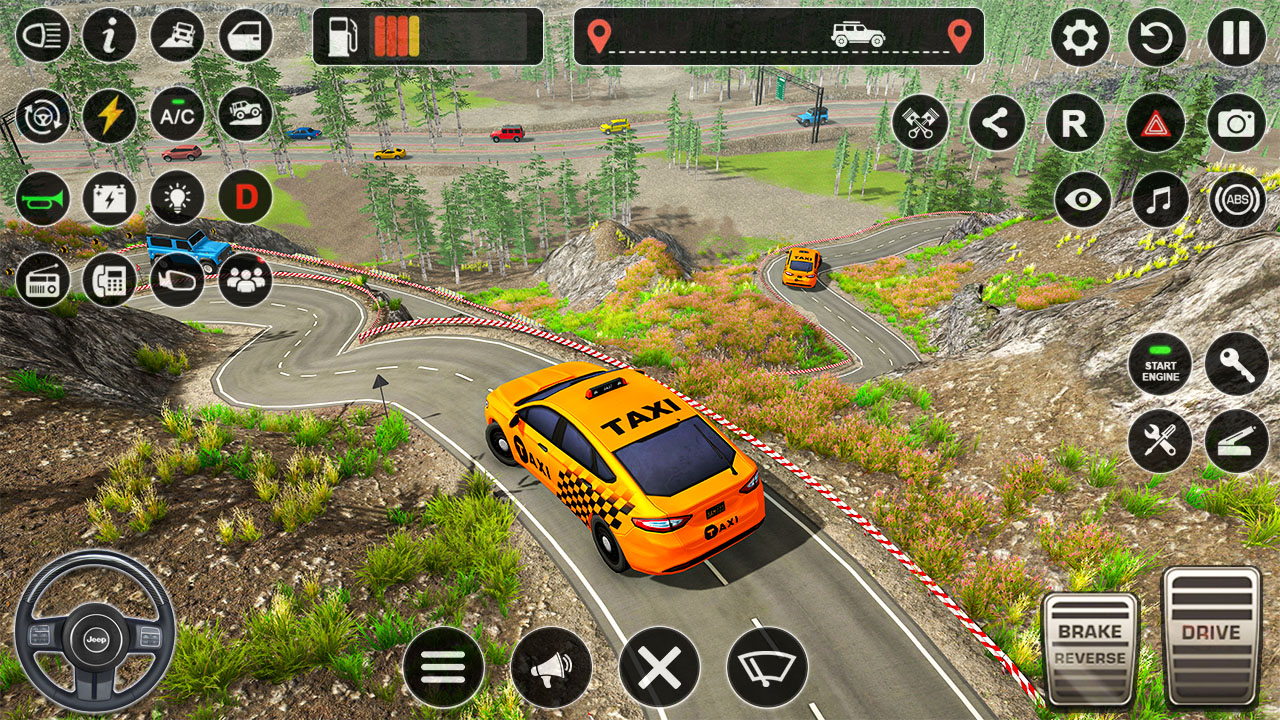This screenshot has width=1280, height=720.
Task: Expand the hamburger menu at bottom
Action: pyautogui.click(x=447, y=663)
